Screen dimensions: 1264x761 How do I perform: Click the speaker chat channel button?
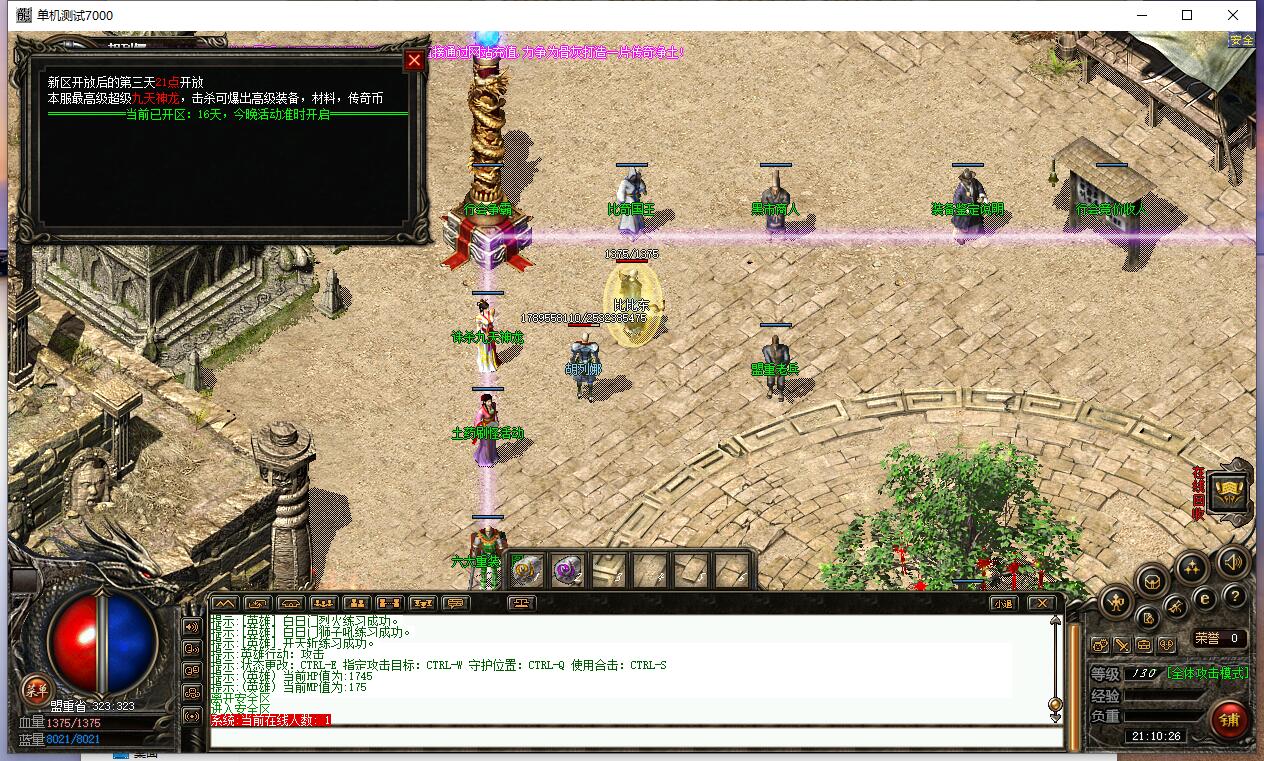[192, 627]
